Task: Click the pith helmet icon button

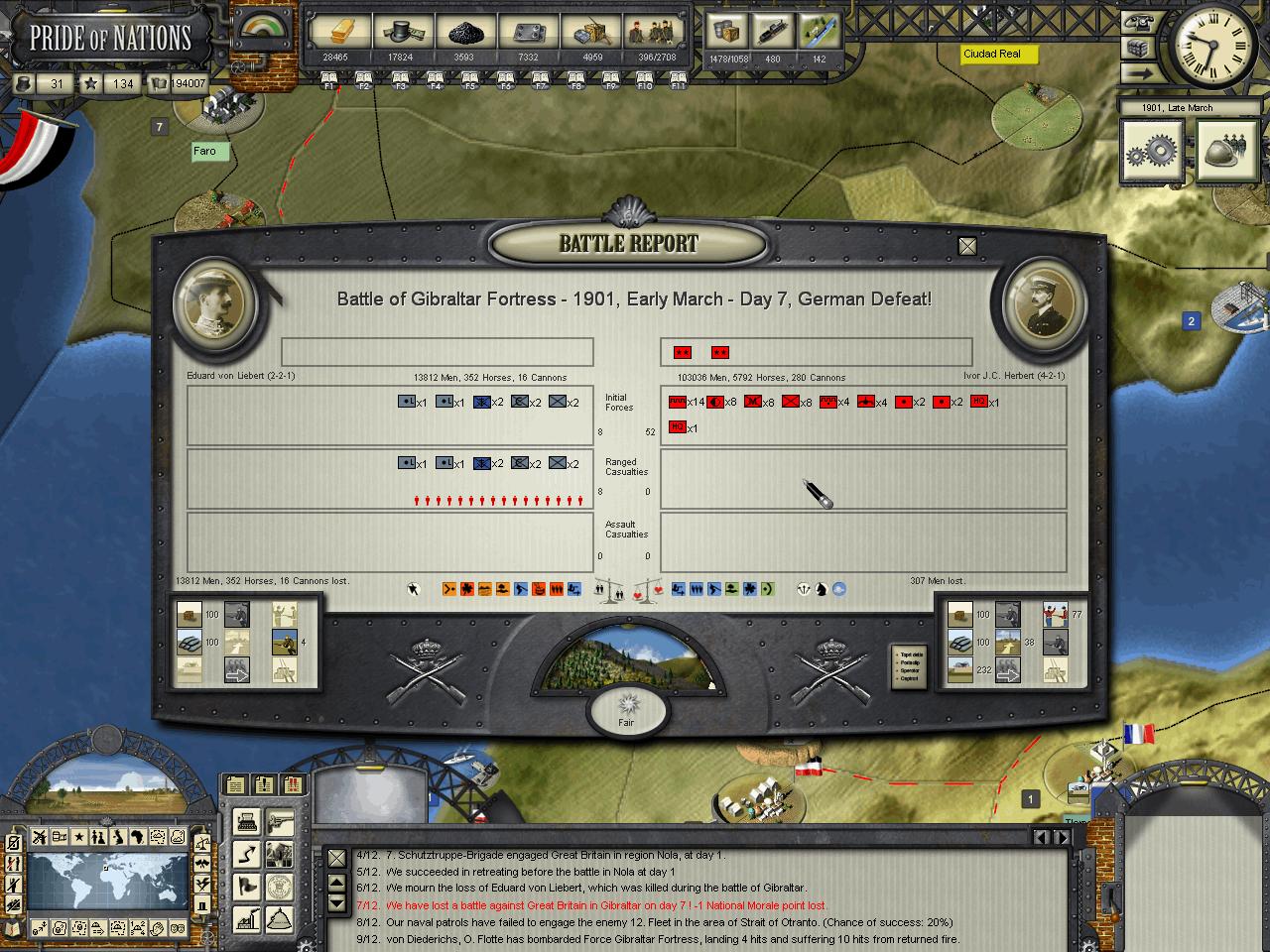Action: (x=281, y=919)
